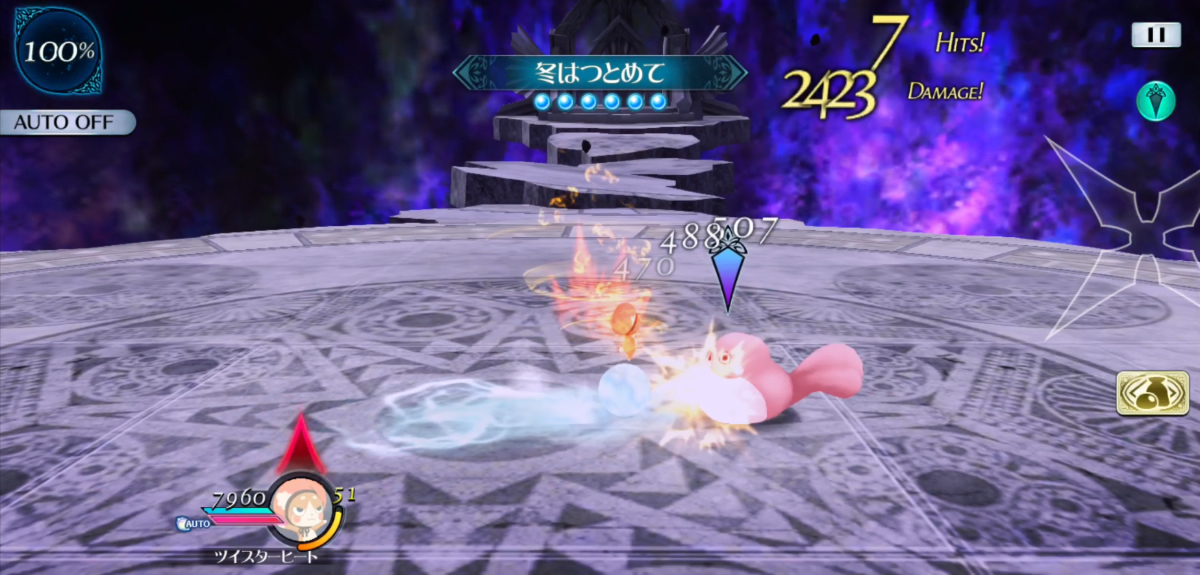
Task: Tap the teal crystal icon
Action: 1155,101
